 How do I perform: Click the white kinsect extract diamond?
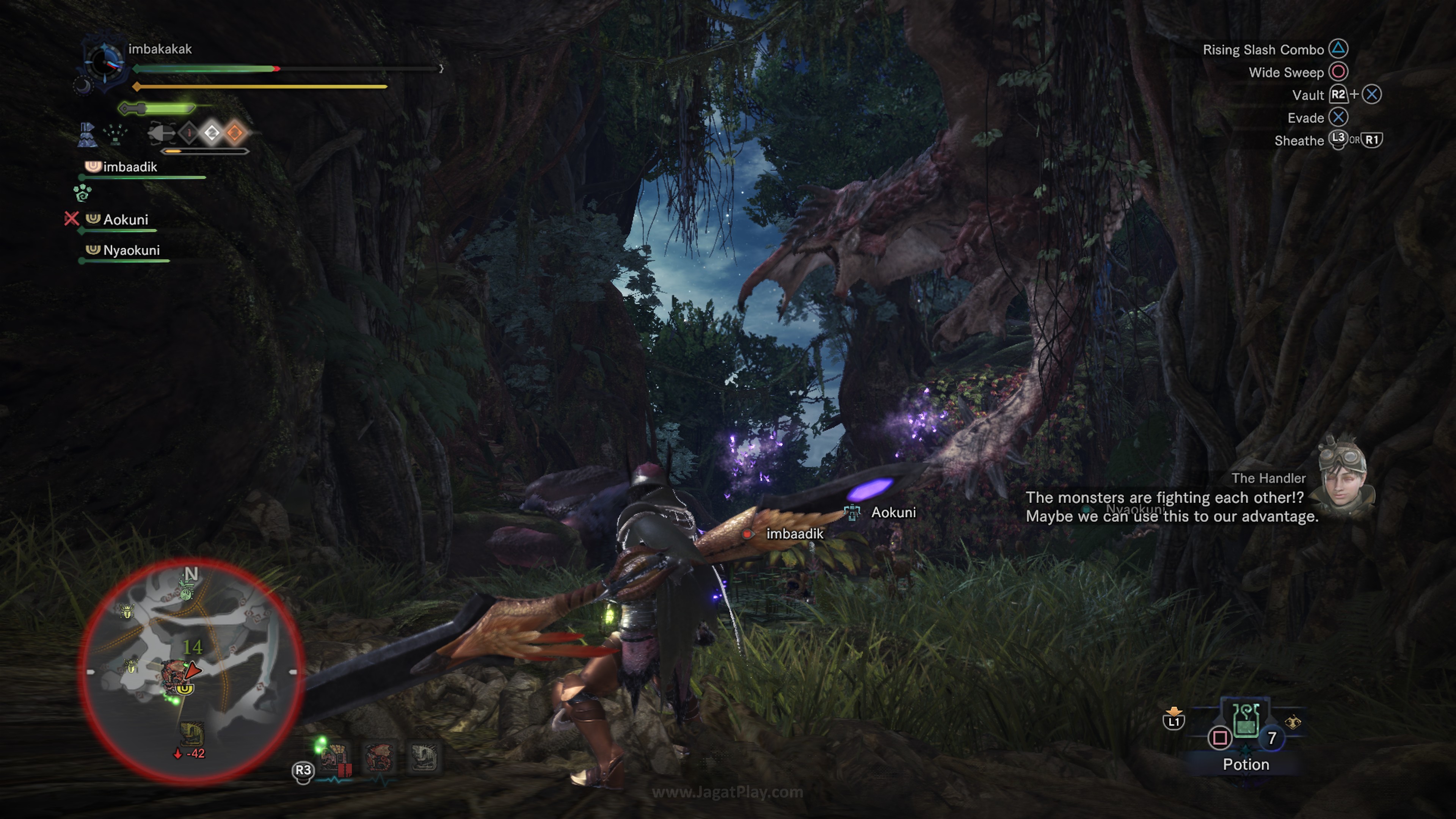pos(212,133)
